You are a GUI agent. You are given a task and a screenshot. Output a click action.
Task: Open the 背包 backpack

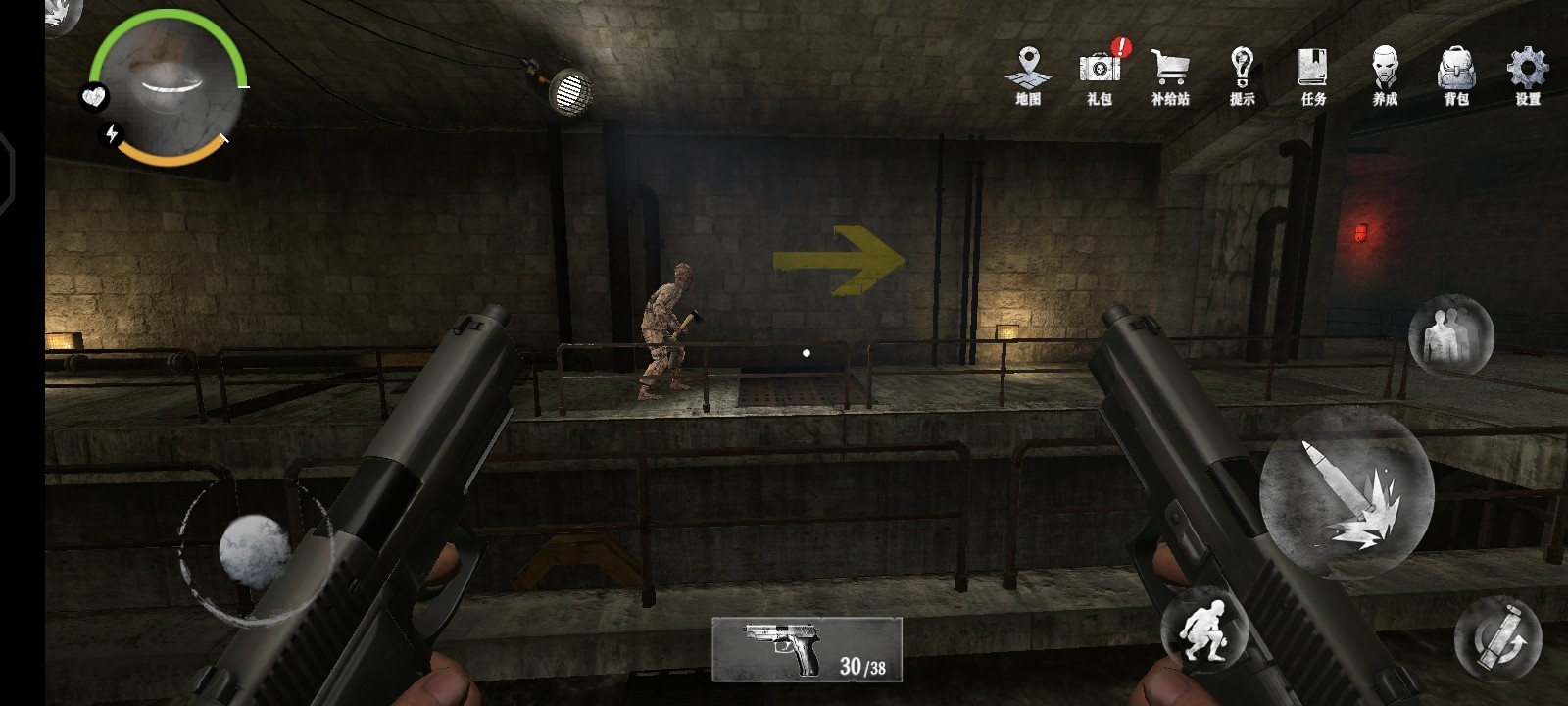pos(1456,75)
